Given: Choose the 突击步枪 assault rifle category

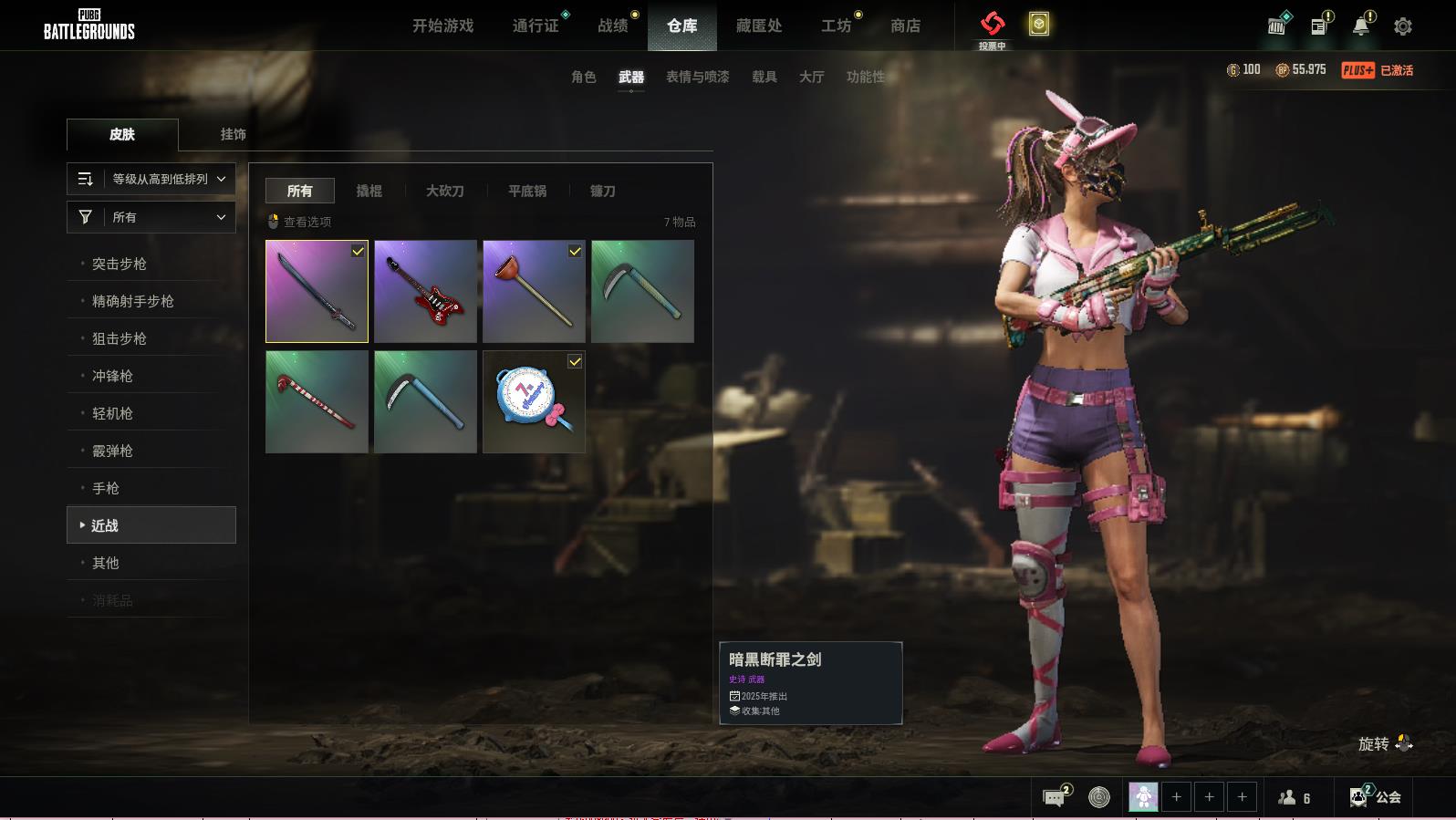Looking at the screenshot, I should (x=120, y=264).
